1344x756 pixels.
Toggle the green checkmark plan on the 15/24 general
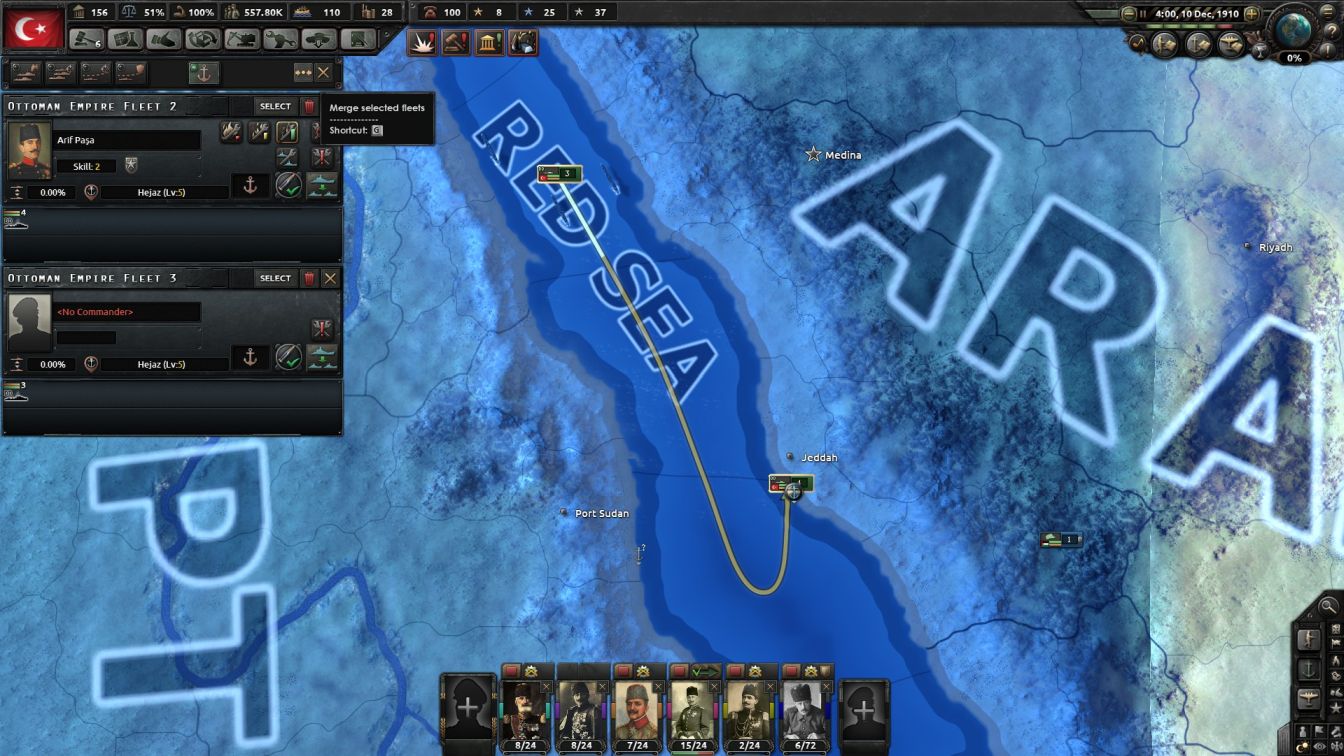706,673
